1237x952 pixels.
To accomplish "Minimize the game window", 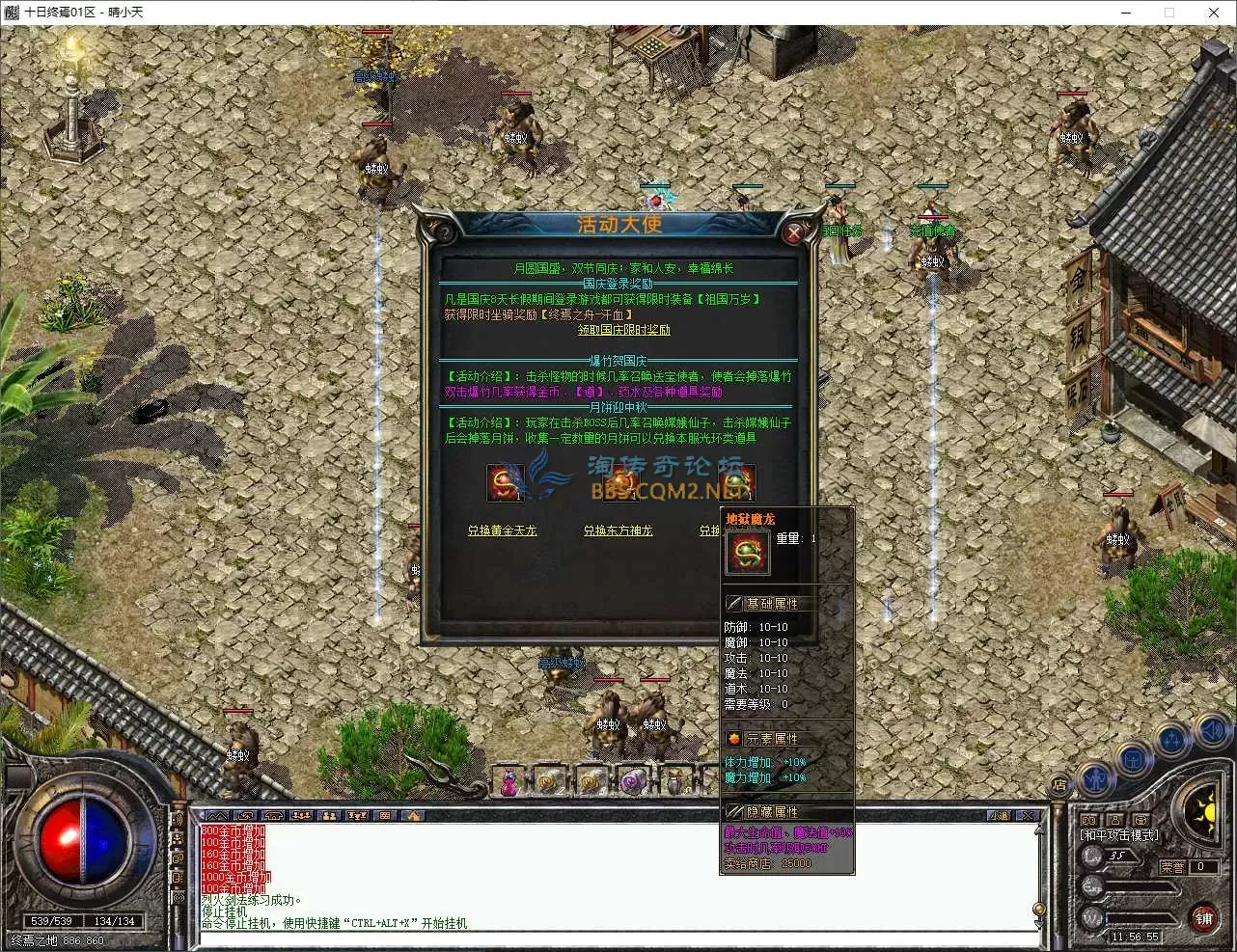I will (1126, 13).
